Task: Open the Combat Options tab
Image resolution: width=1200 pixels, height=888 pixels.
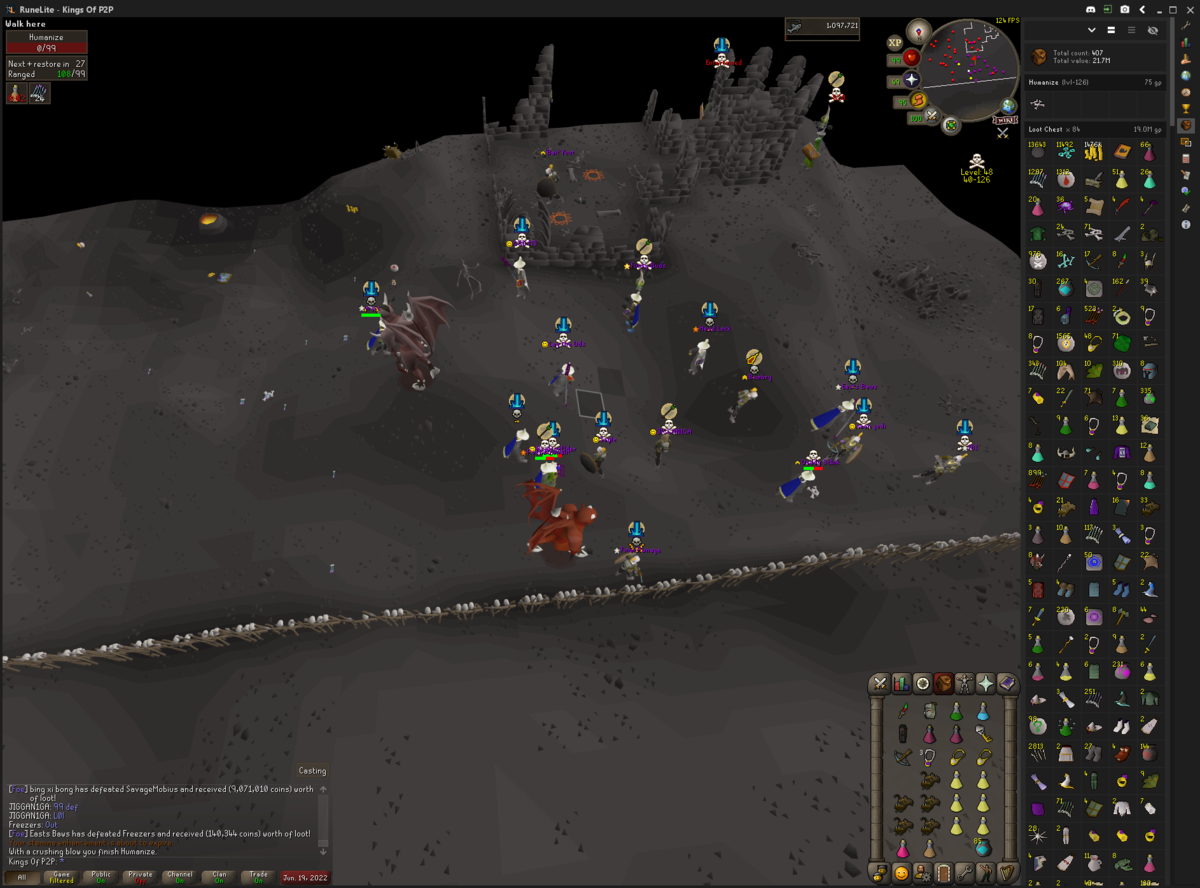Action: (x=880, y=684)
